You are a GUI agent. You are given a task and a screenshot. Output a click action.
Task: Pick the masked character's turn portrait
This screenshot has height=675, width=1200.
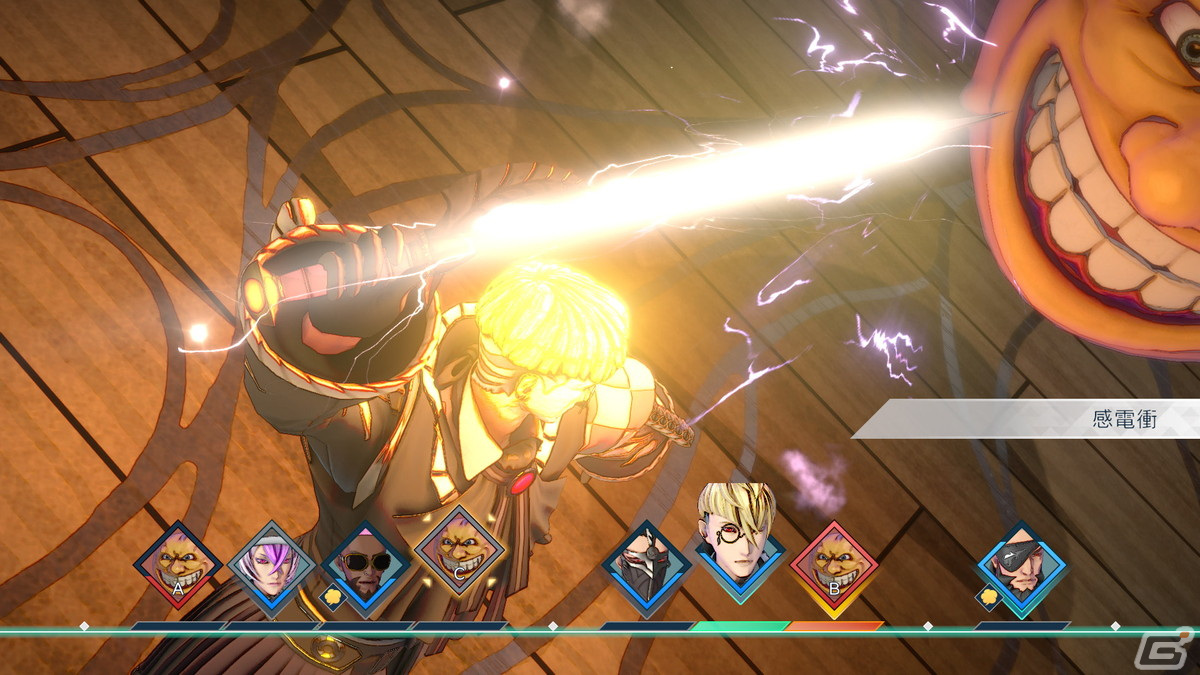click(647, 566)
